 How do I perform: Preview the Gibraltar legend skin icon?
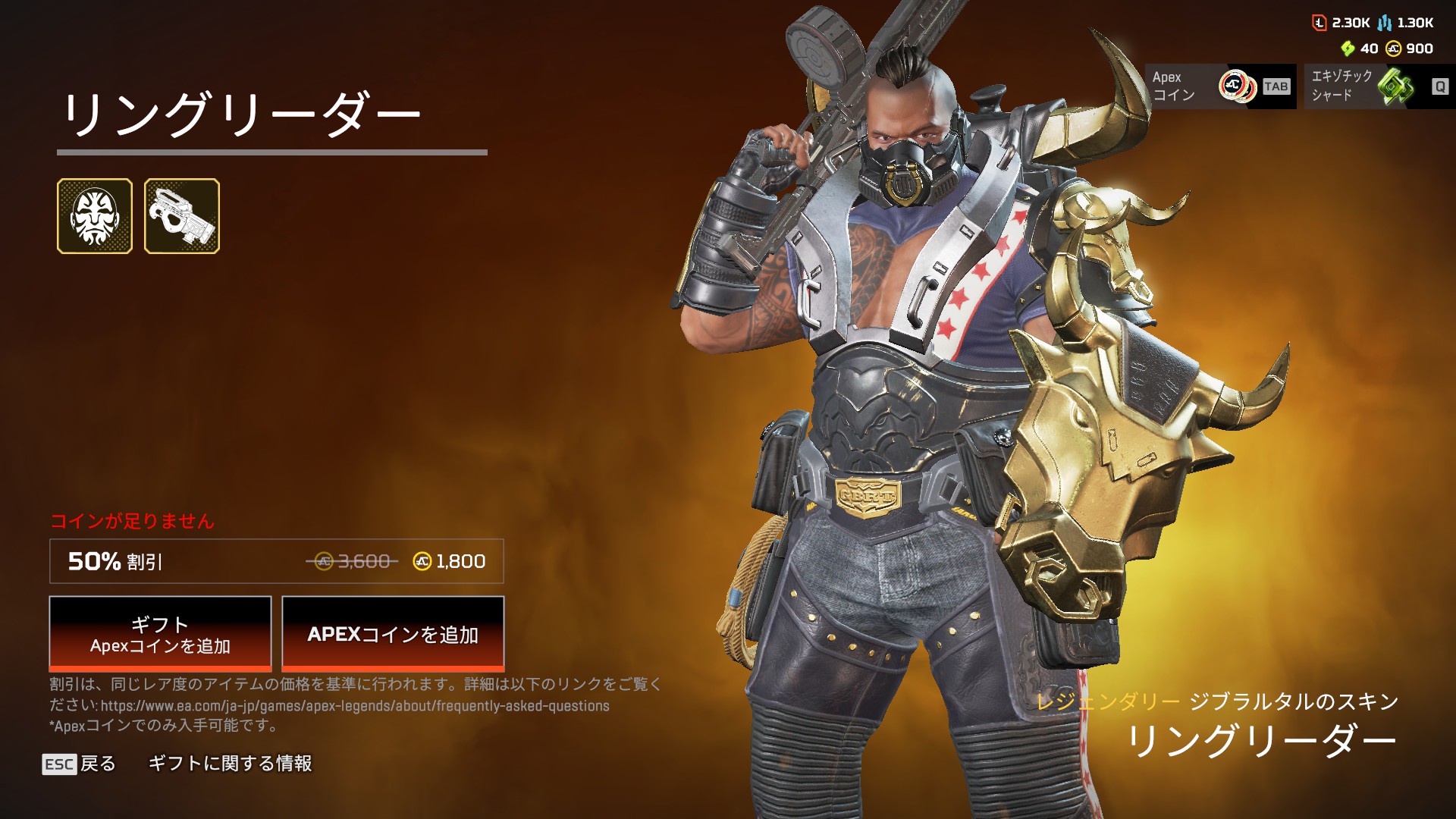tap(95, 216)
